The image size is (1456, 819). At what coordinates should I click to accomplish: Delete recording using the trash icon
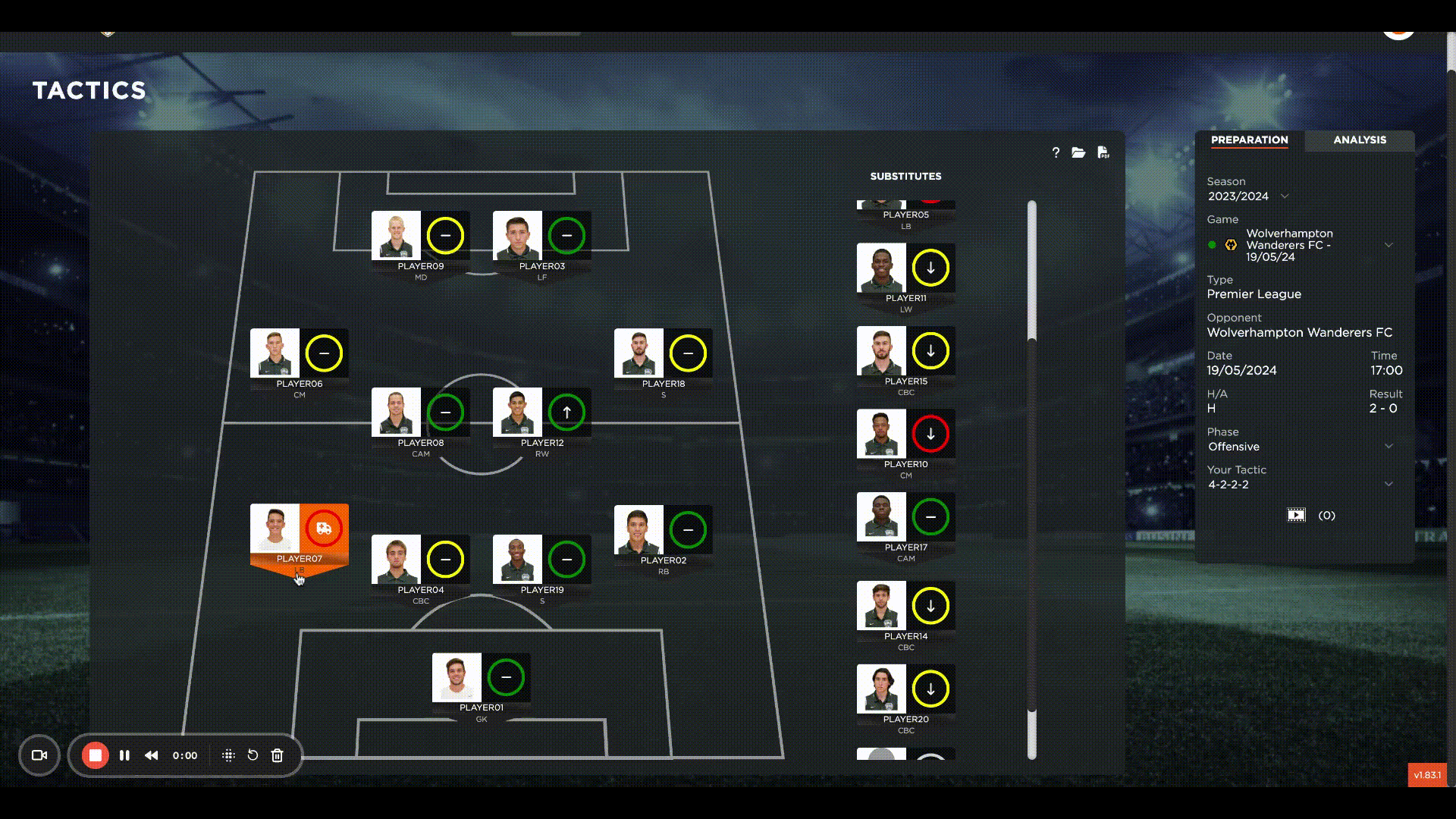point(278,755)
